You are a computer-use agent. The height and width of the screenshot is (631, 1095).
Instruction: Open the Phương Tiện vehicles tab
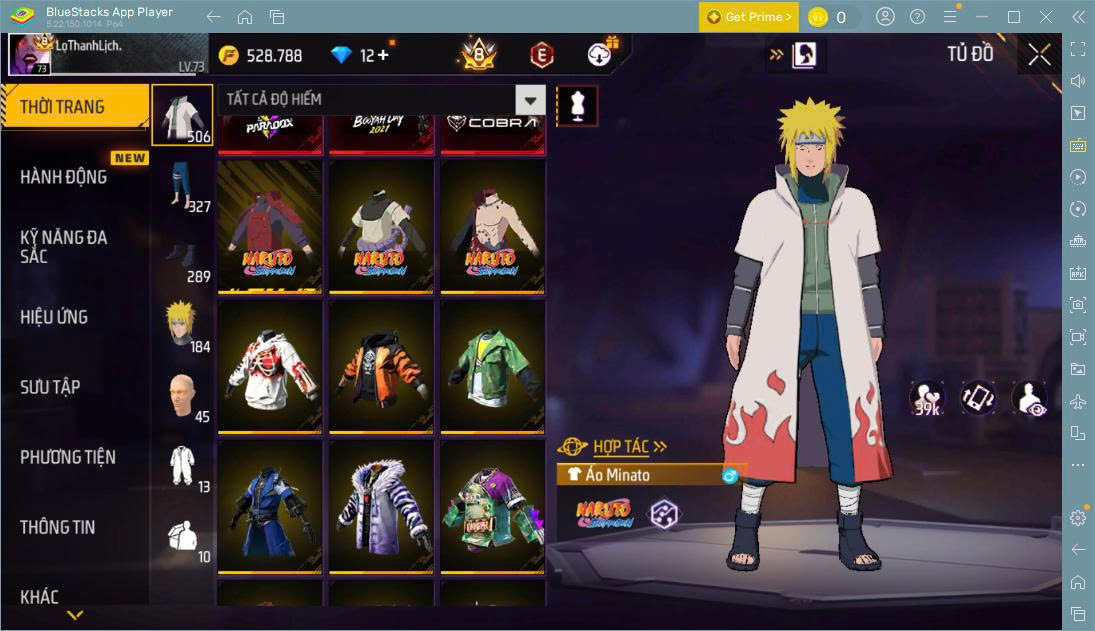(x=68, y=457)
